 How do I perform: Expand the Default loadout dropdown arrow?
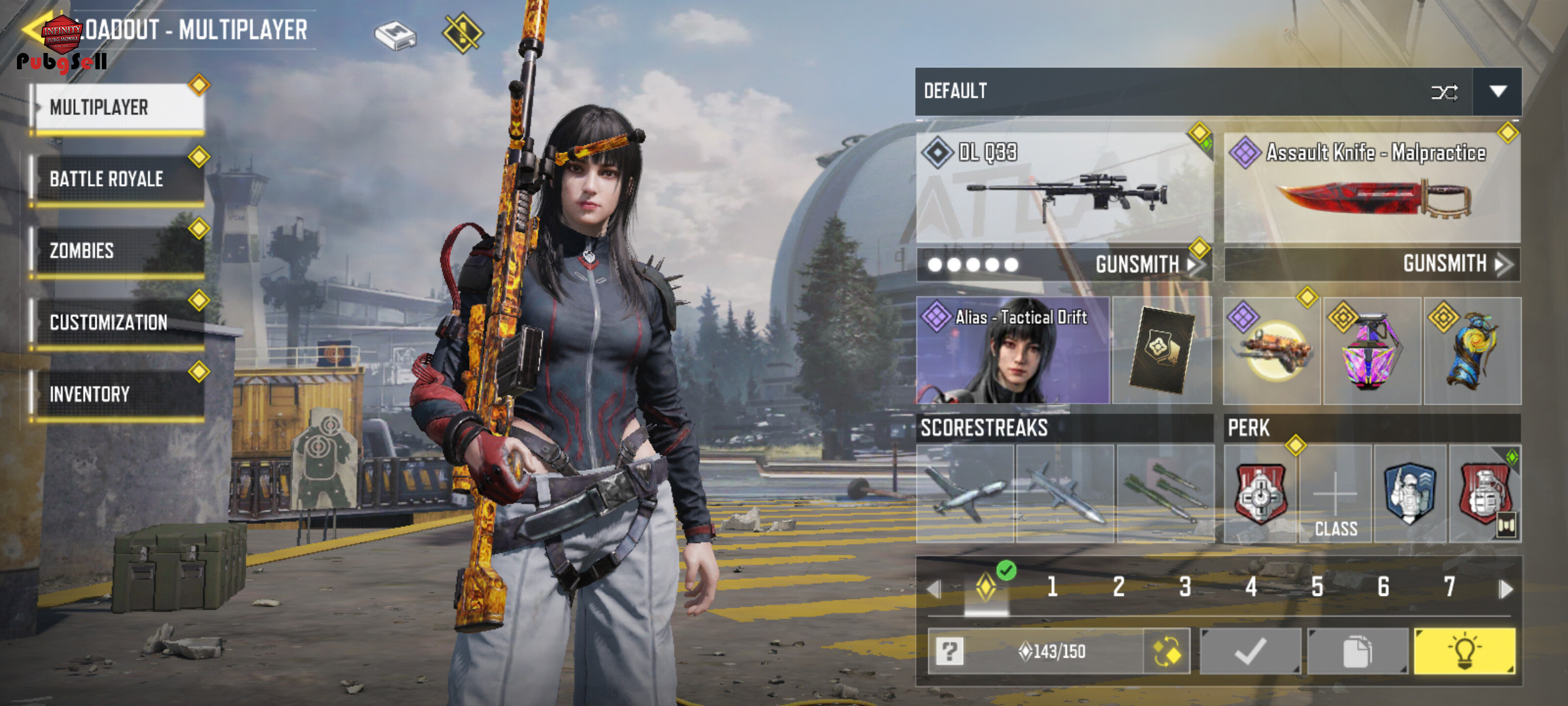pos(1497,92)
